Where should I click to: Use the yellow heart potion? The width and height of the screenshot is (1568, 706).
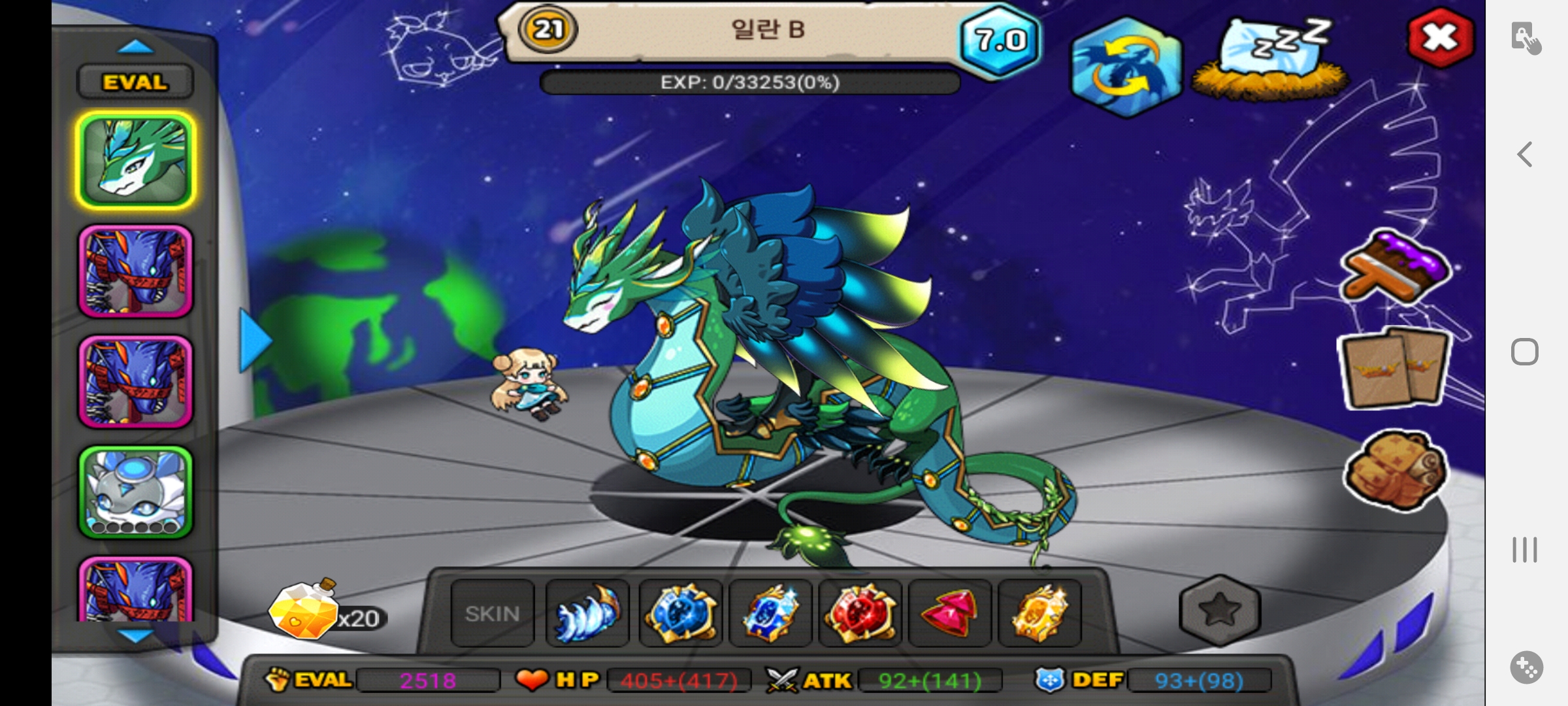coord(304,611)
